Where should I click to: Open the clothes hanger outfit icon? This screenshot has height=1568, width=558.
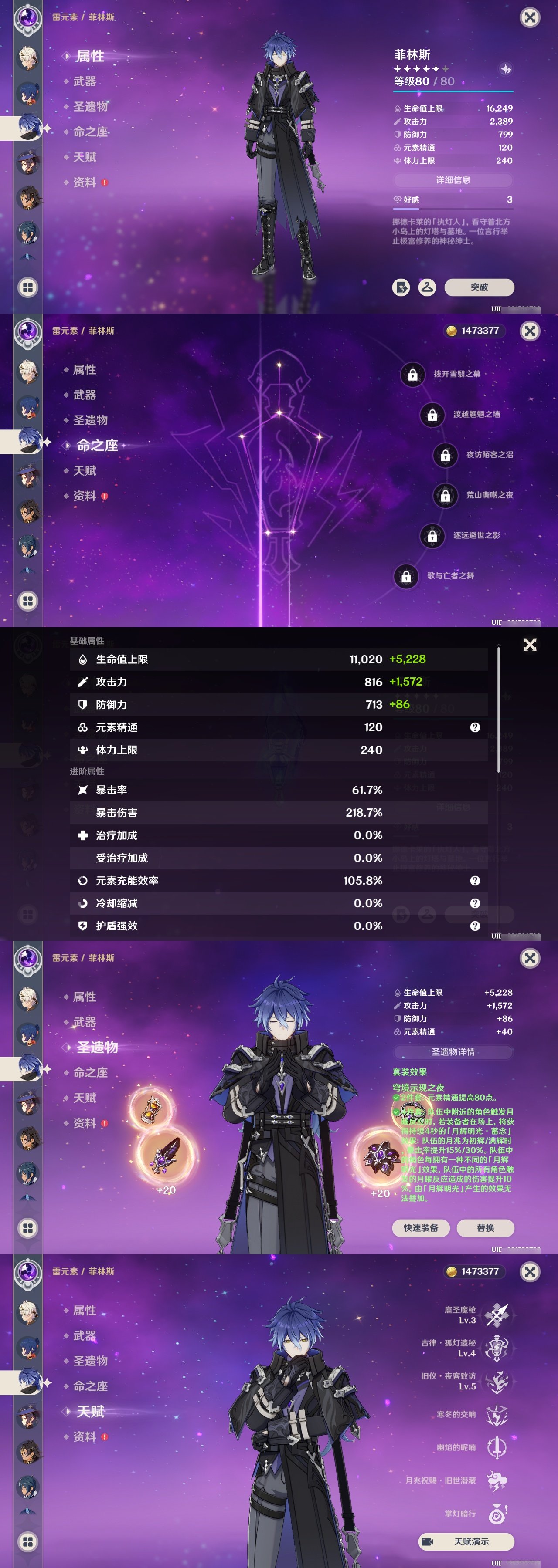[x=427, y=287]
